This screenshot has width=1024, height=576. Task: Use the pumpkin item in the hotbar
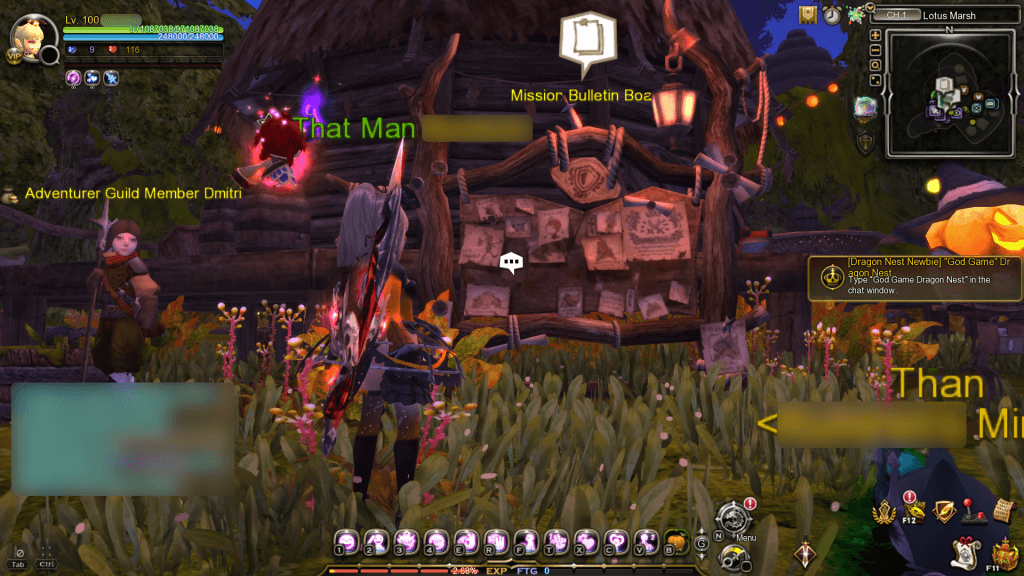675,541
